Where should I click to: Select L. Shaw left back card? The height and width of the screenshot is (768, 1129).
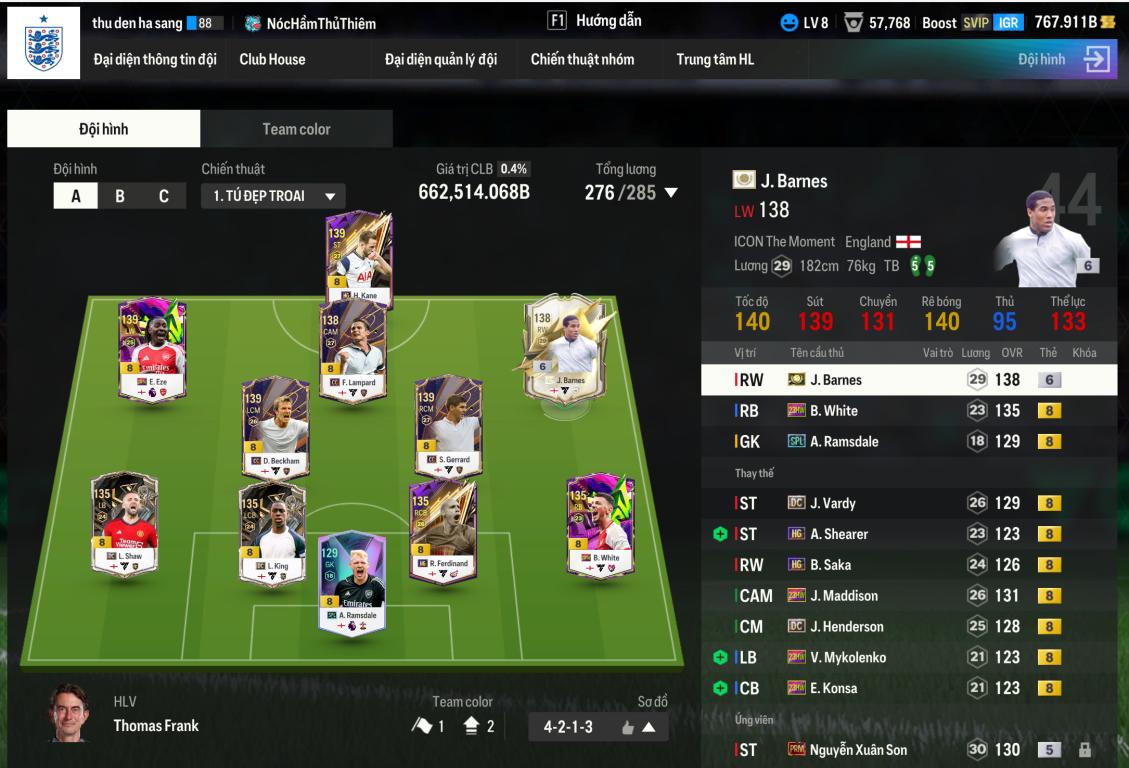click(124, 524)
